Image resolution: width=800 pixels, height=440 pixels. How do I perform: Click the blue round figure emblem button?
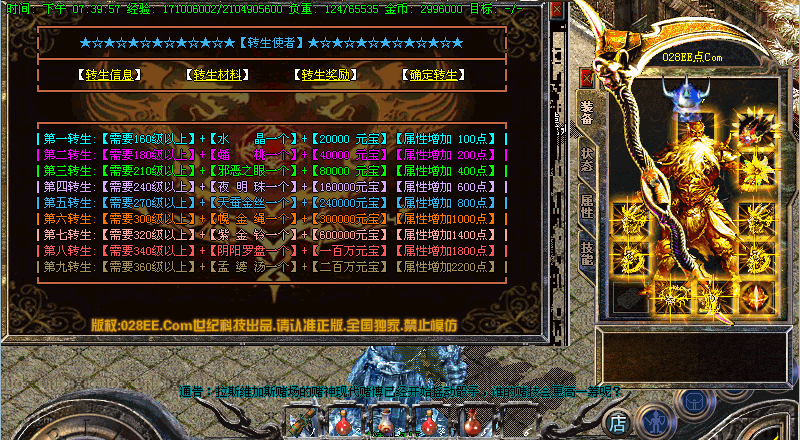point(655,421)
